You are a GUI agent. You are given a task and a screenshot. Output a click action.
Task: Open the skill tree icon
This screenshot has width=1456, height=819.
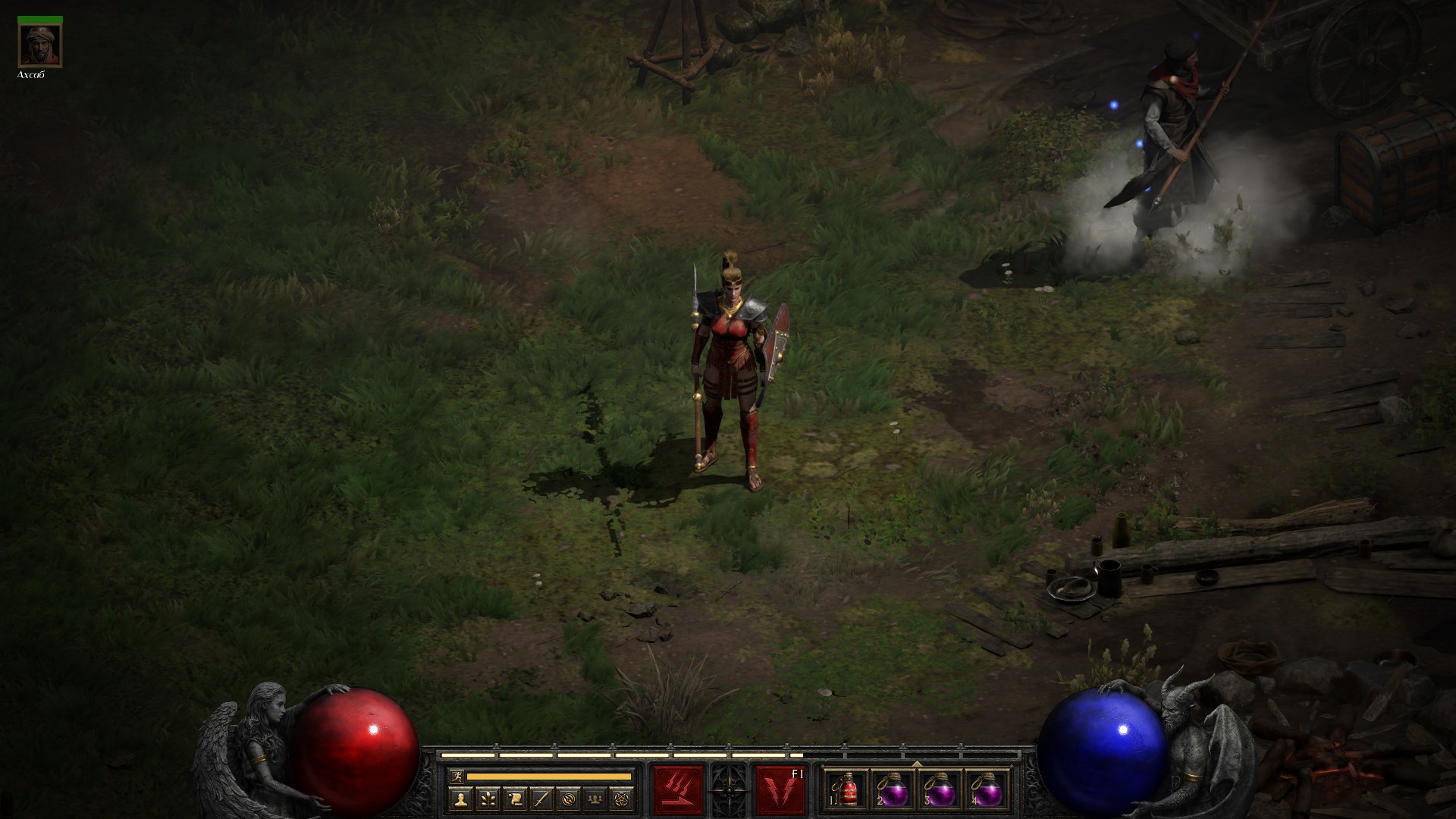click(x=487, y=799)
